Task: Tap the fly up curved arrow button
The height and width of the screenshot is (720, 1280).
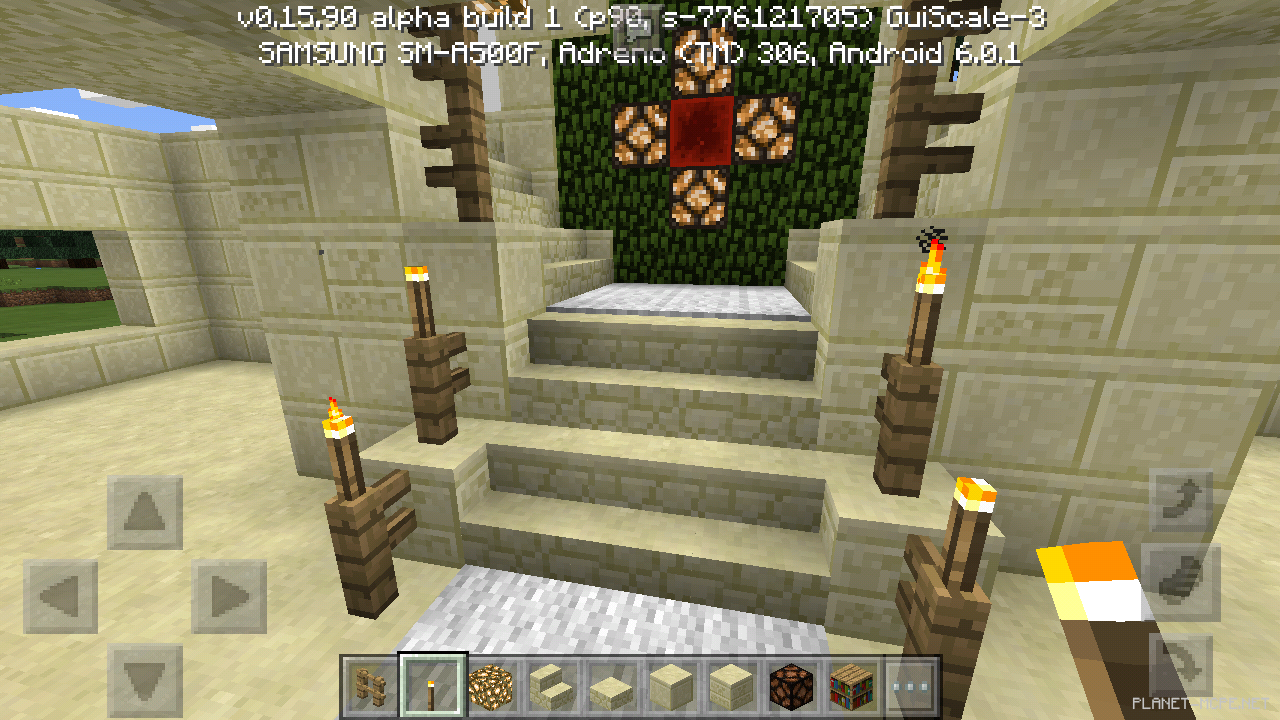Action: [x=1181, y=500]
